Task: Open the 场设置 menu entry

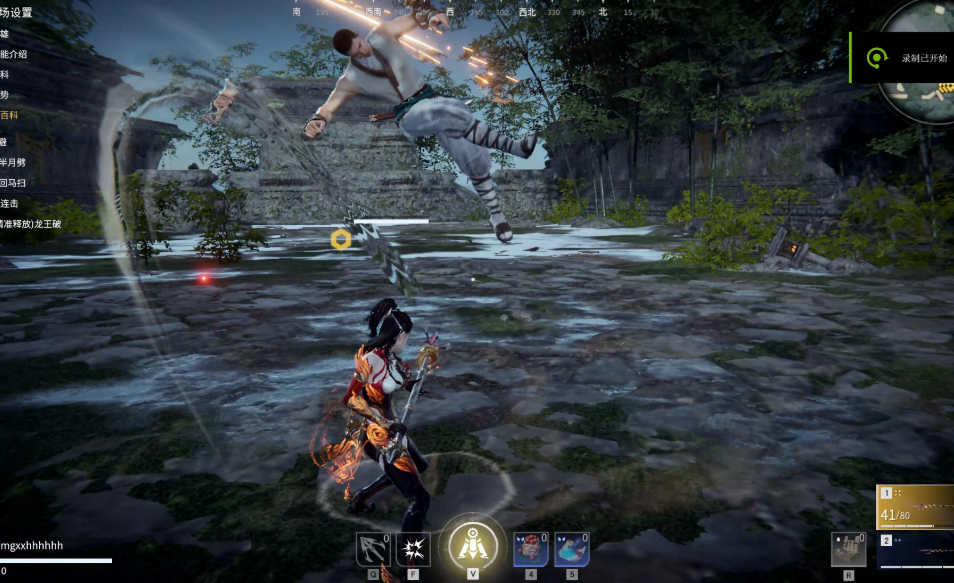Action: click(17, 13)
